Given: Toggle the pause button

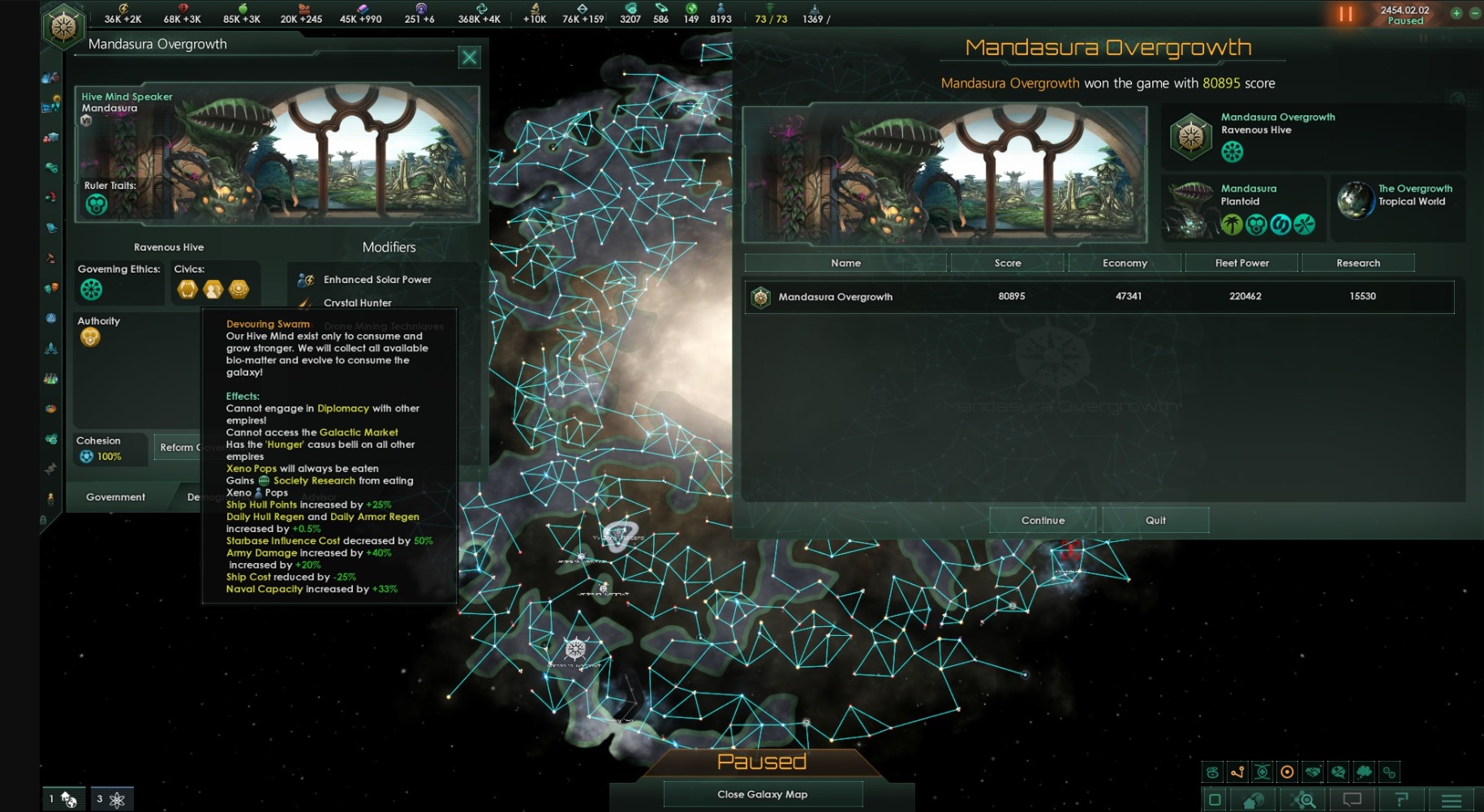Looking at the screenshot, I should pyautogui.click(x=1345, y=13).
